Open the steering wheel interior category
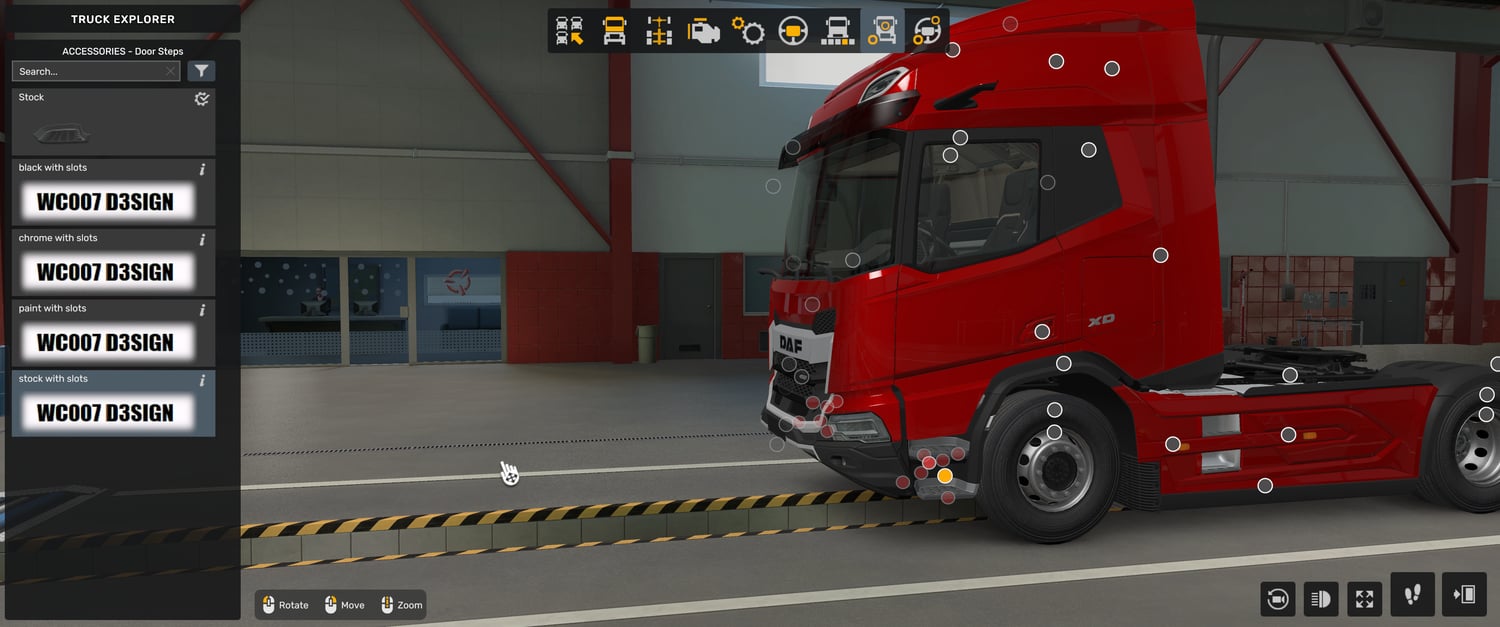The height and width of the screenshot is (627, 1500). pos(793,31)
